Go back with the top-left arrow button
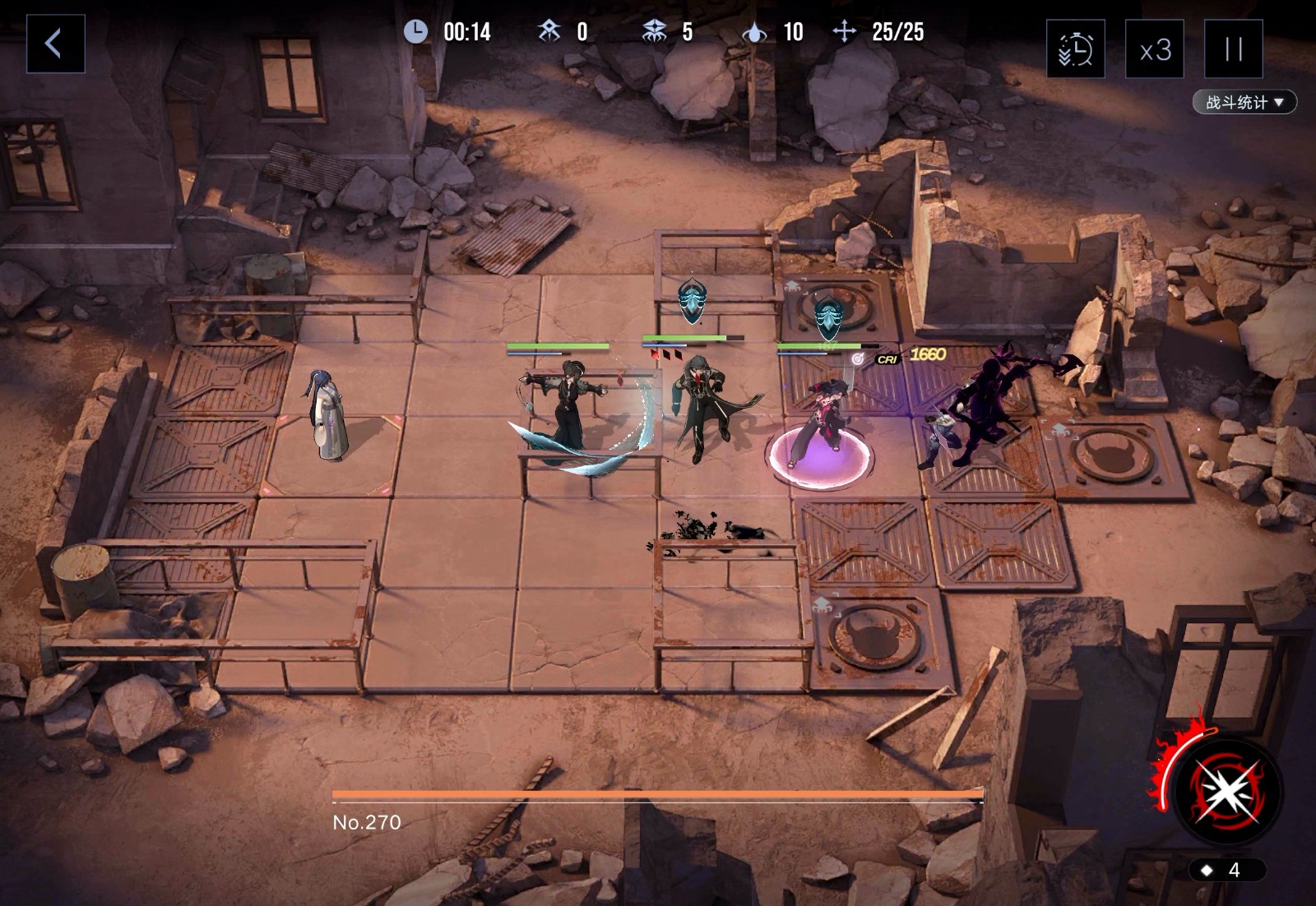Screen dimensions: 1316x906 tap(55, 44)
